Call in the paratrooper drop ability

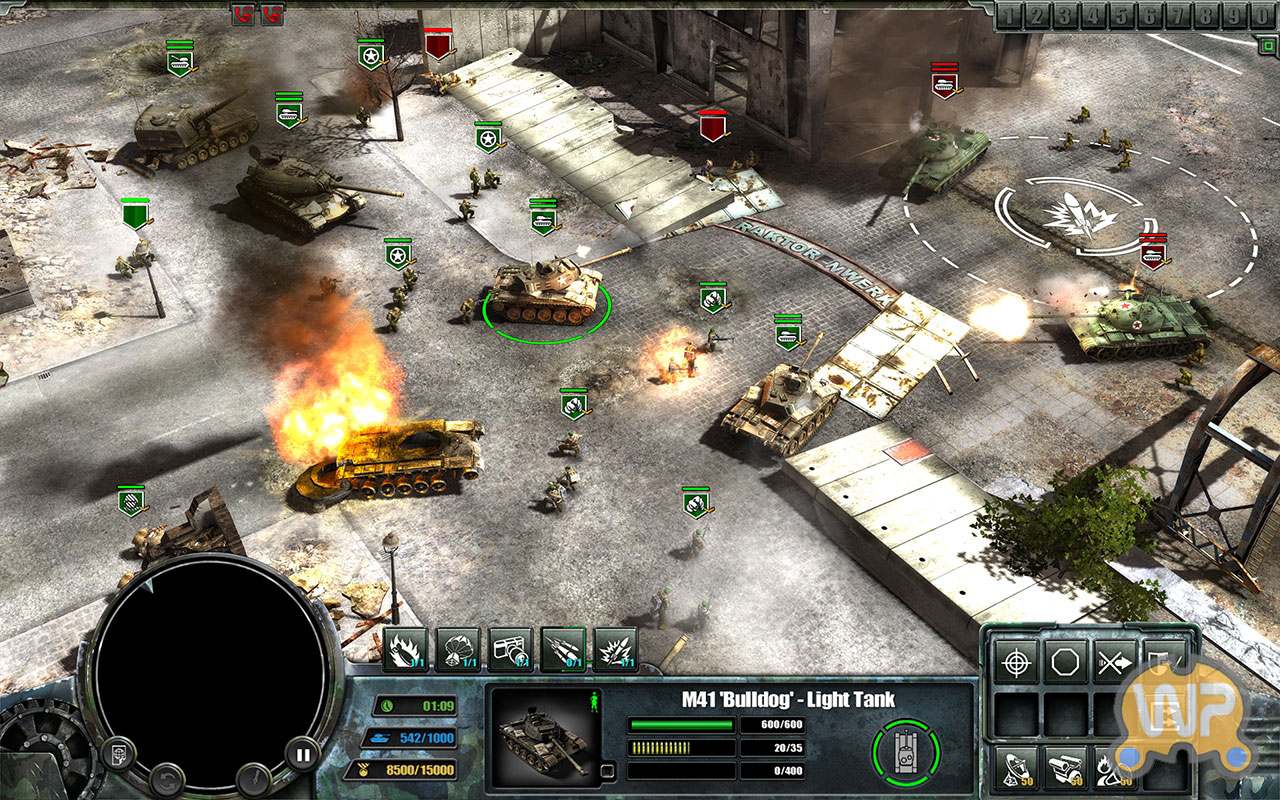(459, 650)
